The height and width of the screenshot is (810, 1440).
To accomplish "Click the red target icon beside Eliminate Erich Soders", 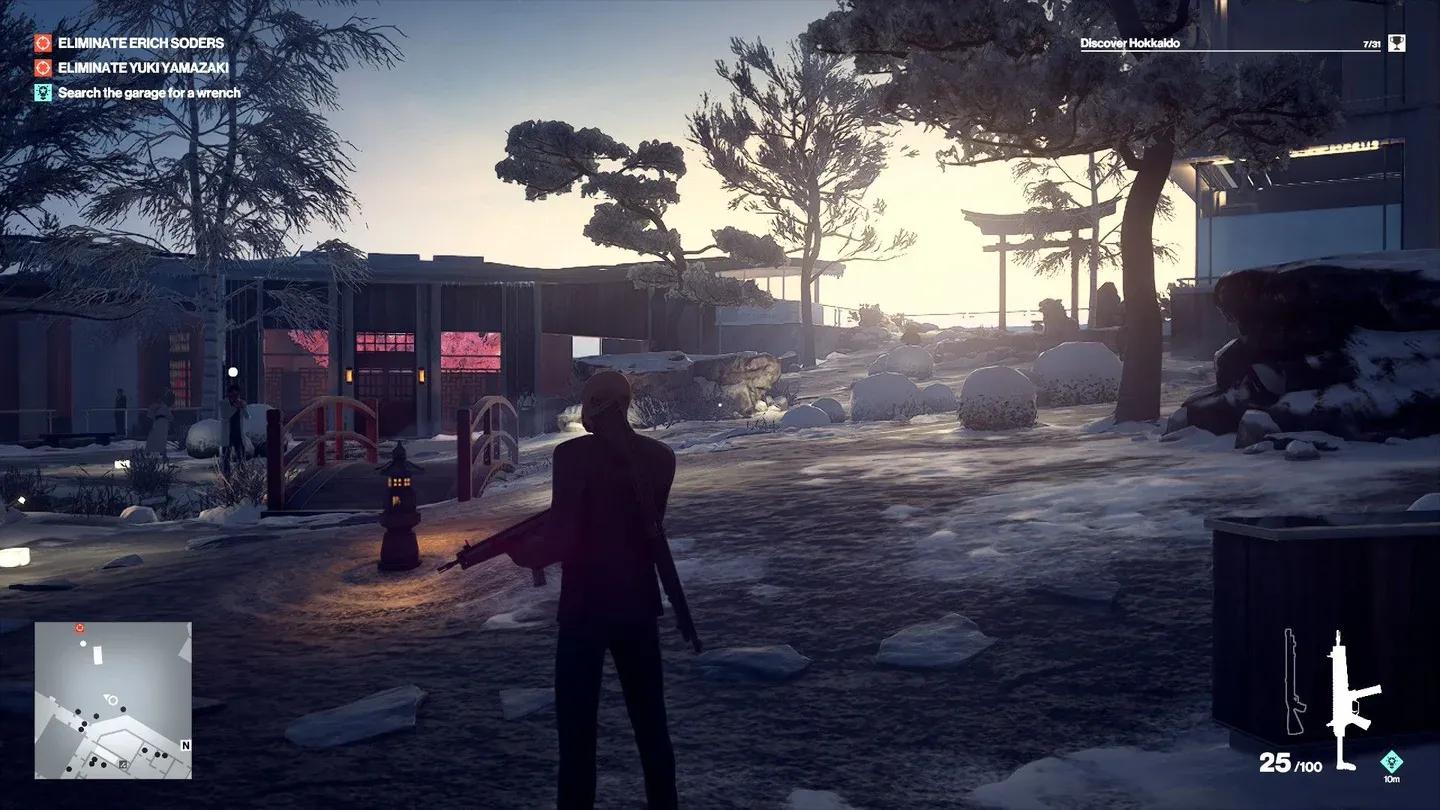I will click(42, 43).
